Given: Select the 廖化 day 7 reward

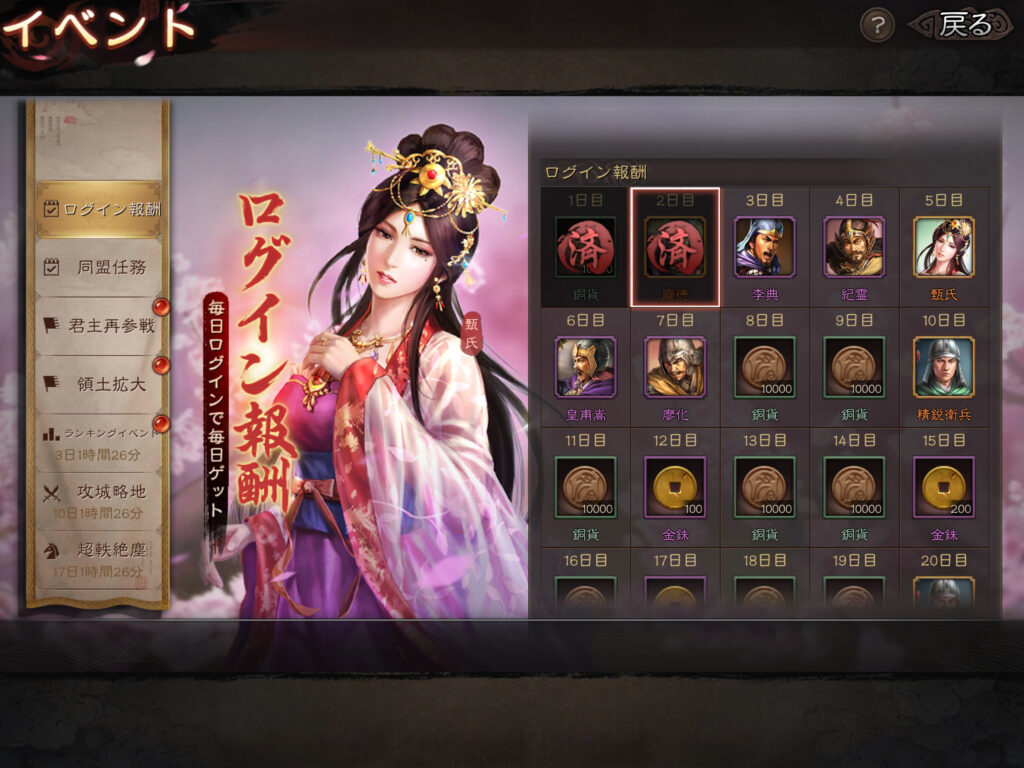Looking at the screenshot, I should pos(675,367).
